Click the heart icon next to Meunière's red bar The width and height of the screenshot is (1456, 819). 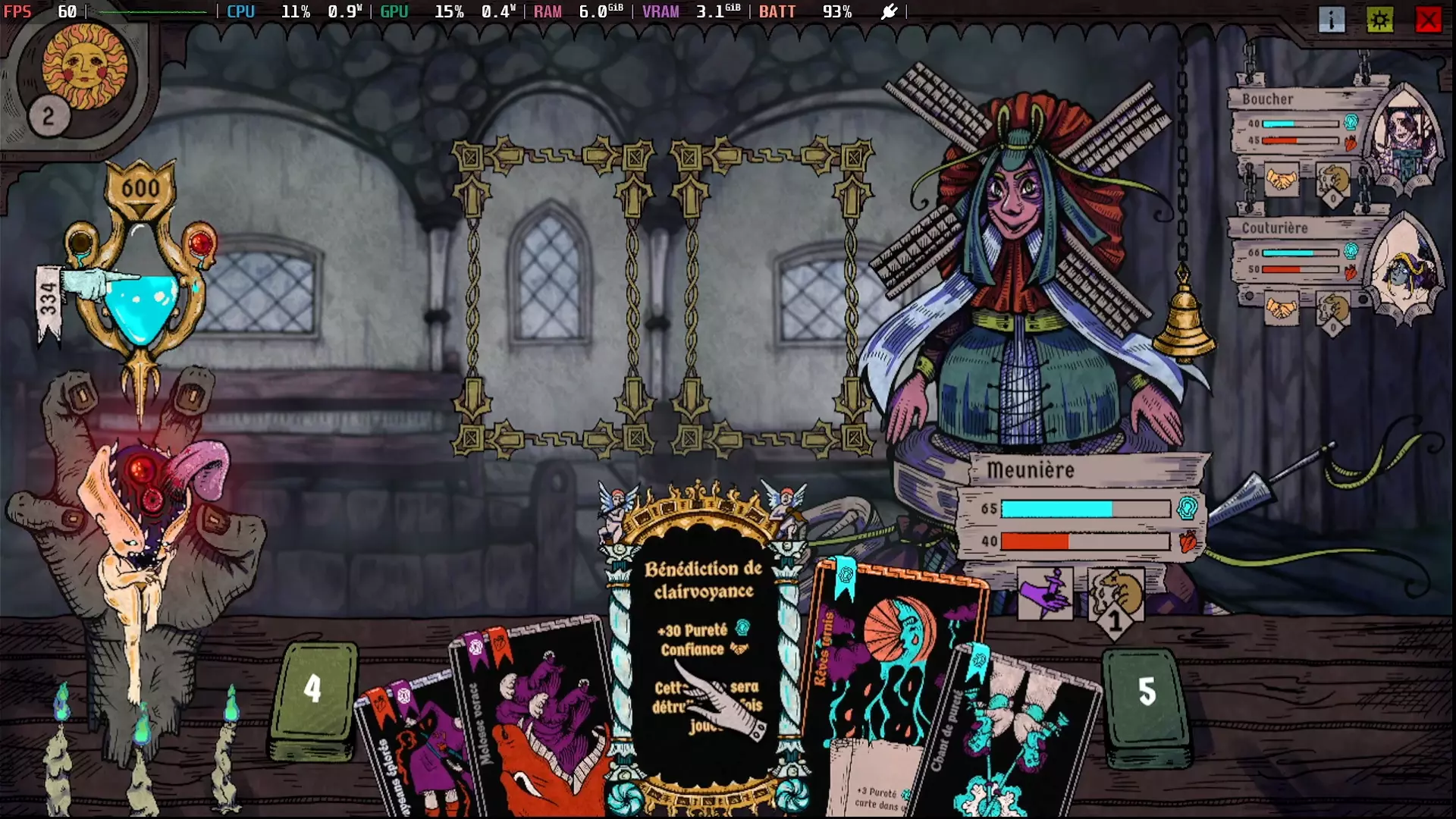(x=1188, y=541)
